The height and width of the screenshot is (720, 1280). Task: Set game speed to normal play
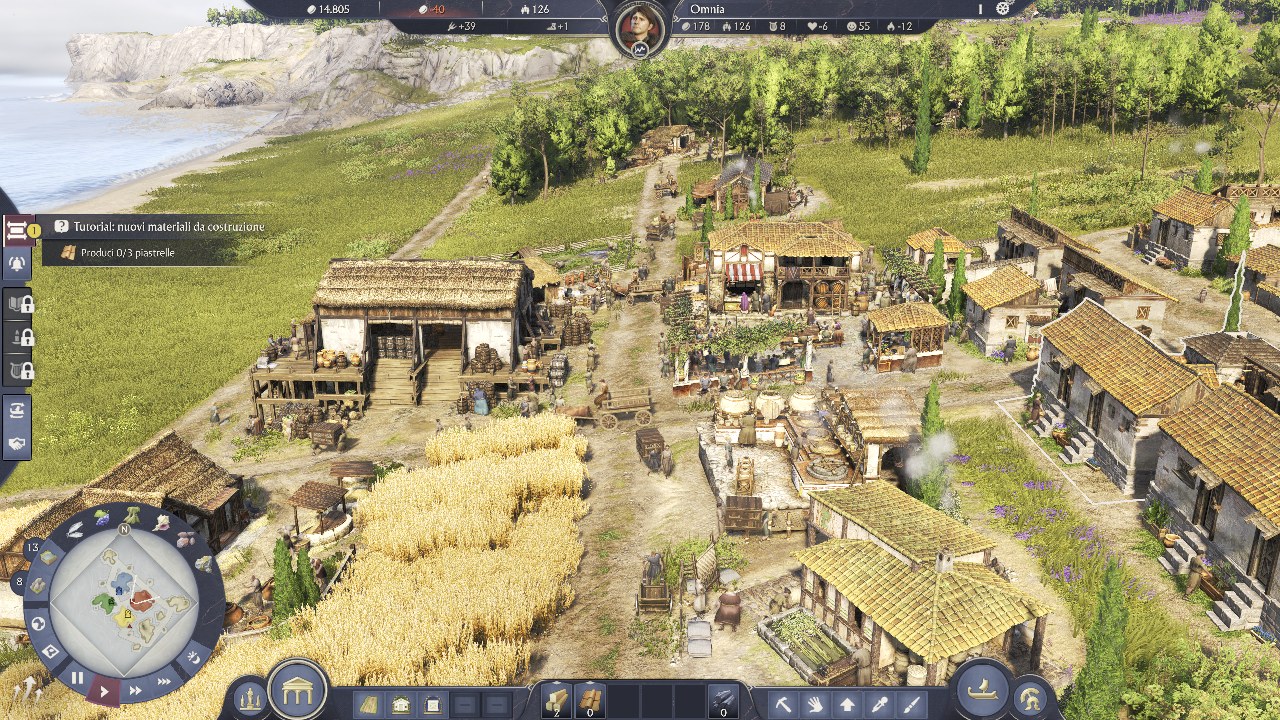pyautogui.click(x=104, y=690)
